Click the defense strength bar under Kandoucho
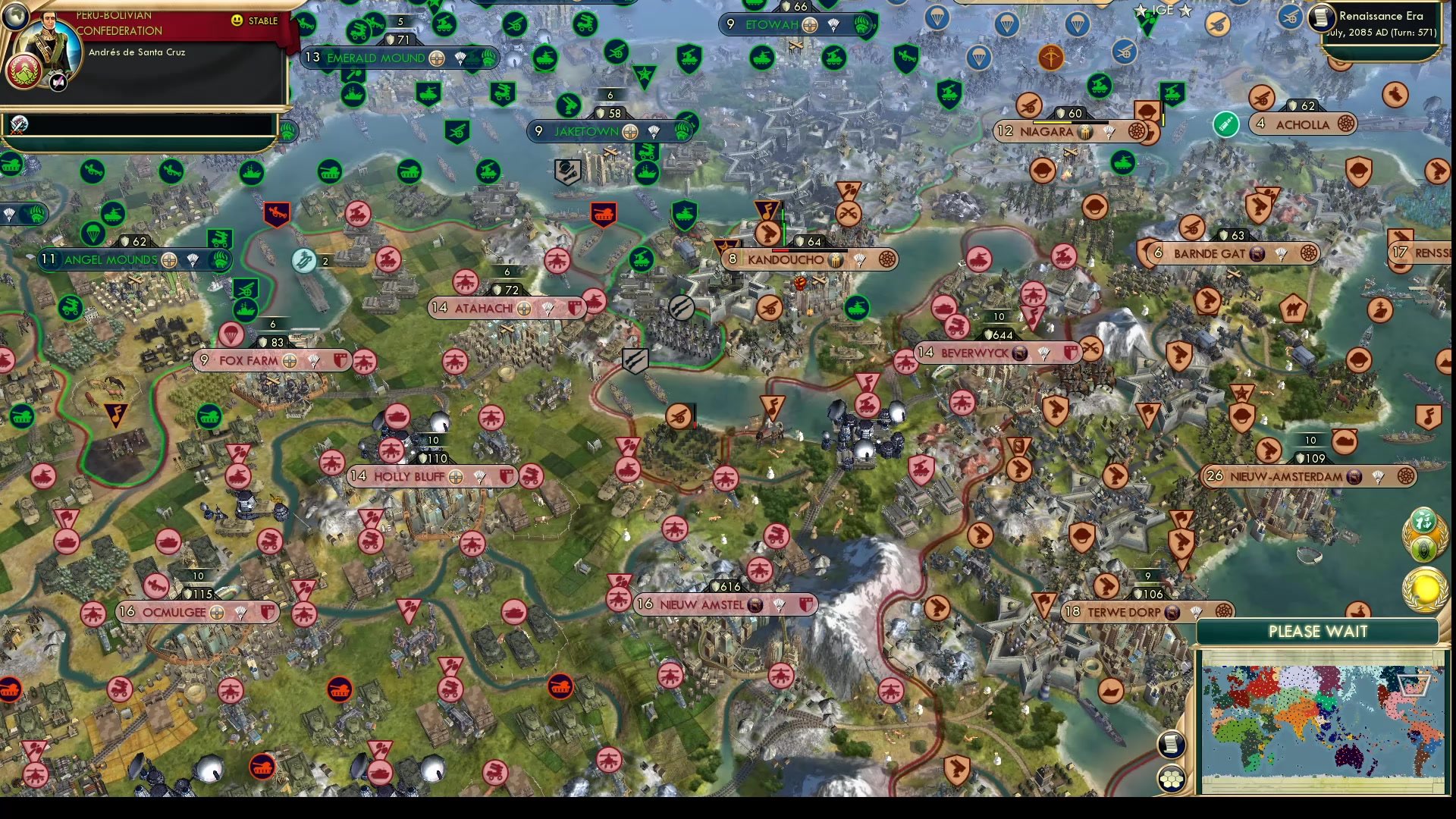1456x819 pixels. coord(809,250)
